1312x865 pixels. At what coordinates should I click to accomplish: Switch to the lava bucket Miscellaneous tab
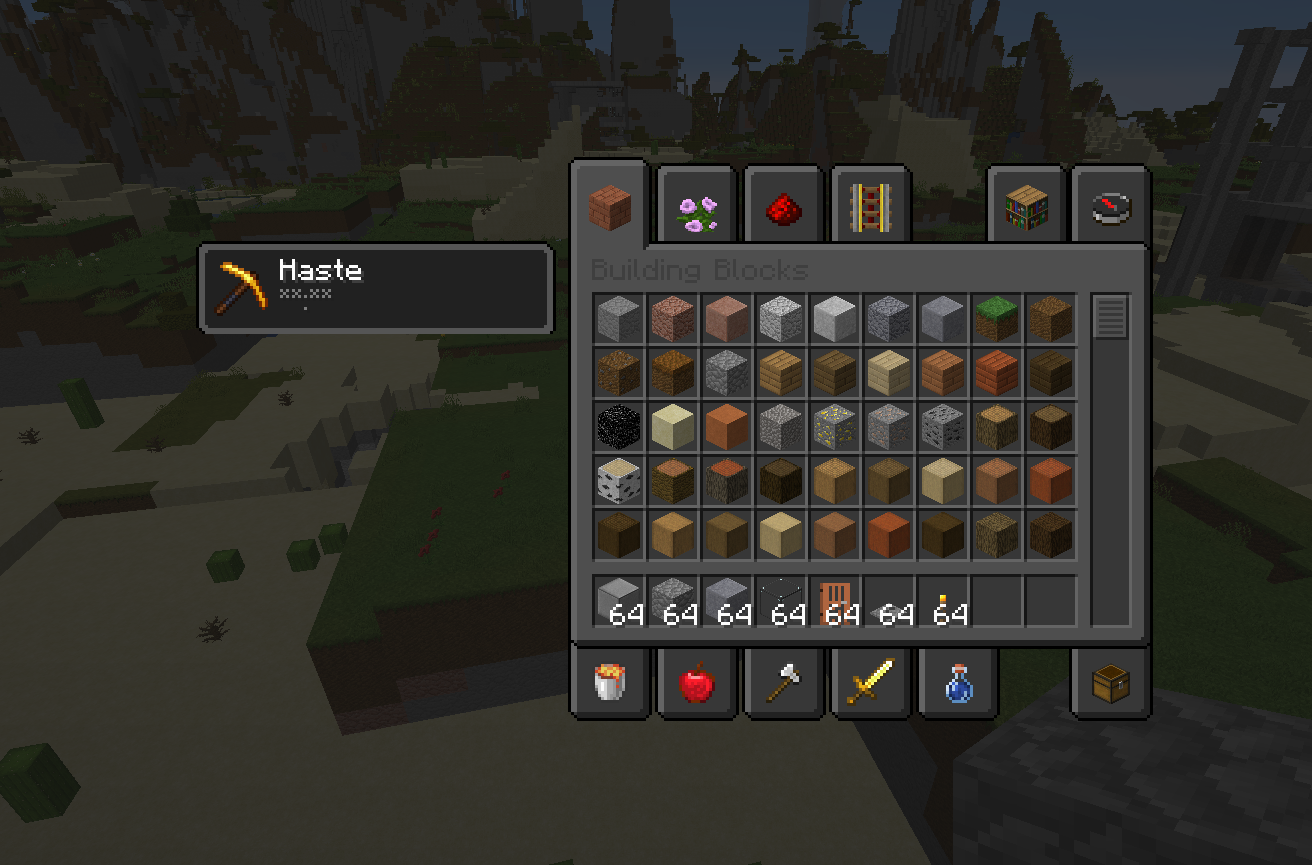(x=610, y=684)
